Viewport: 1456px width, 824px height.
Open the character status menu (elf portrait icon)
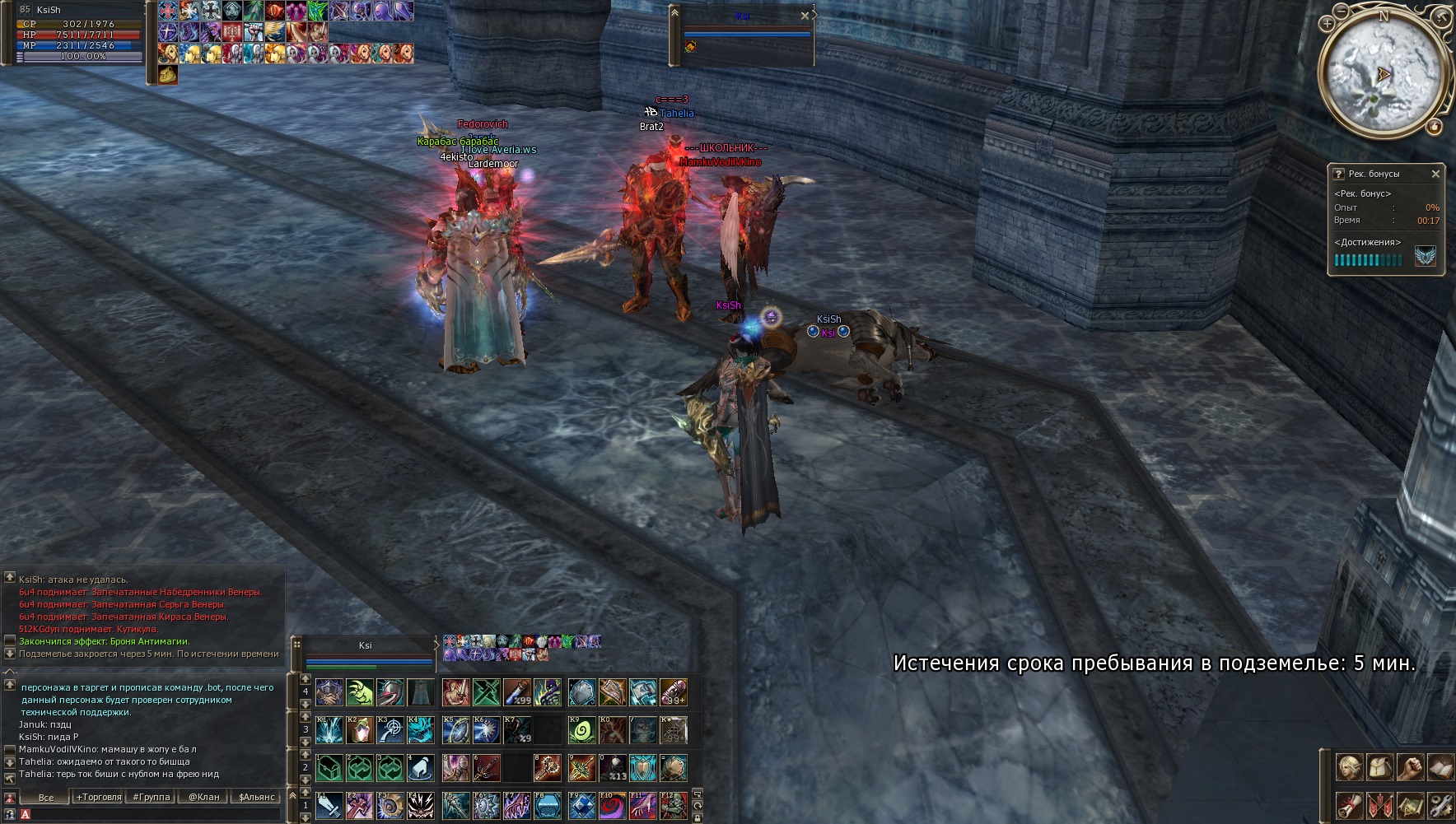[x=1350, y=768]
